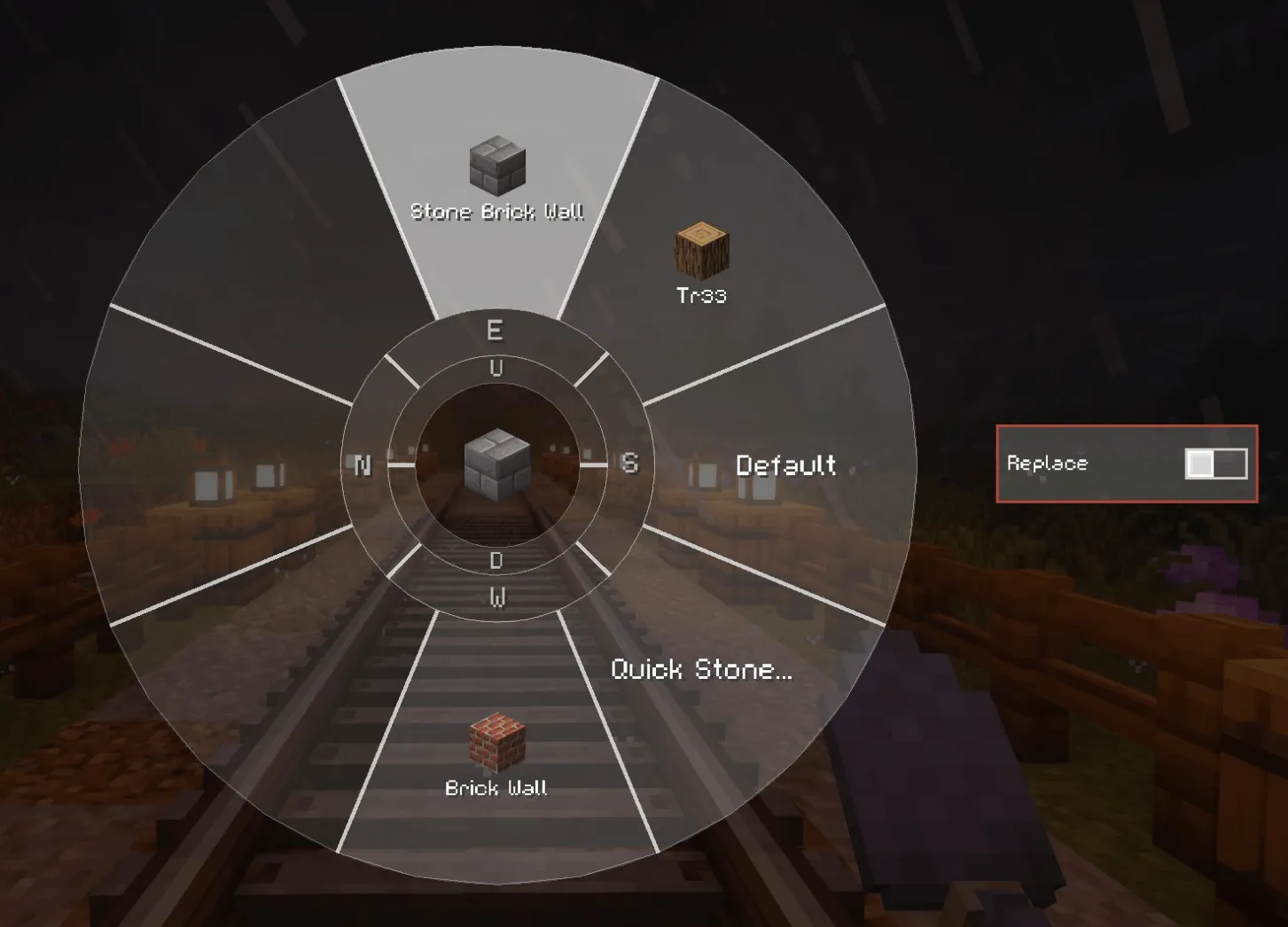Select the D (down) direction

496,560
